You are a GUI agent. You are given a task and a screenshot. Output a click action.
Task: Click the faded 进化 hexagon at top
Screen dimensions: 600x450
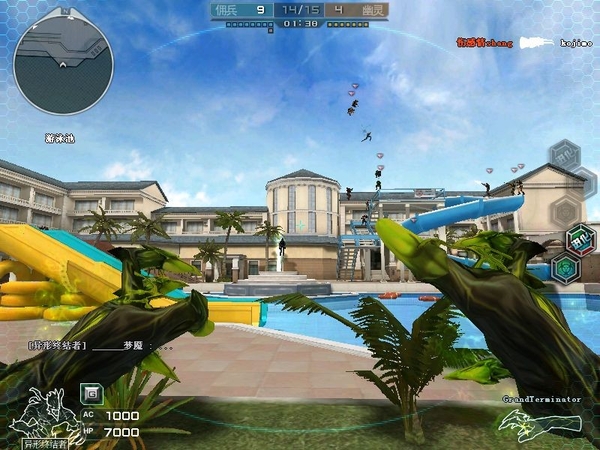[565, 156]
